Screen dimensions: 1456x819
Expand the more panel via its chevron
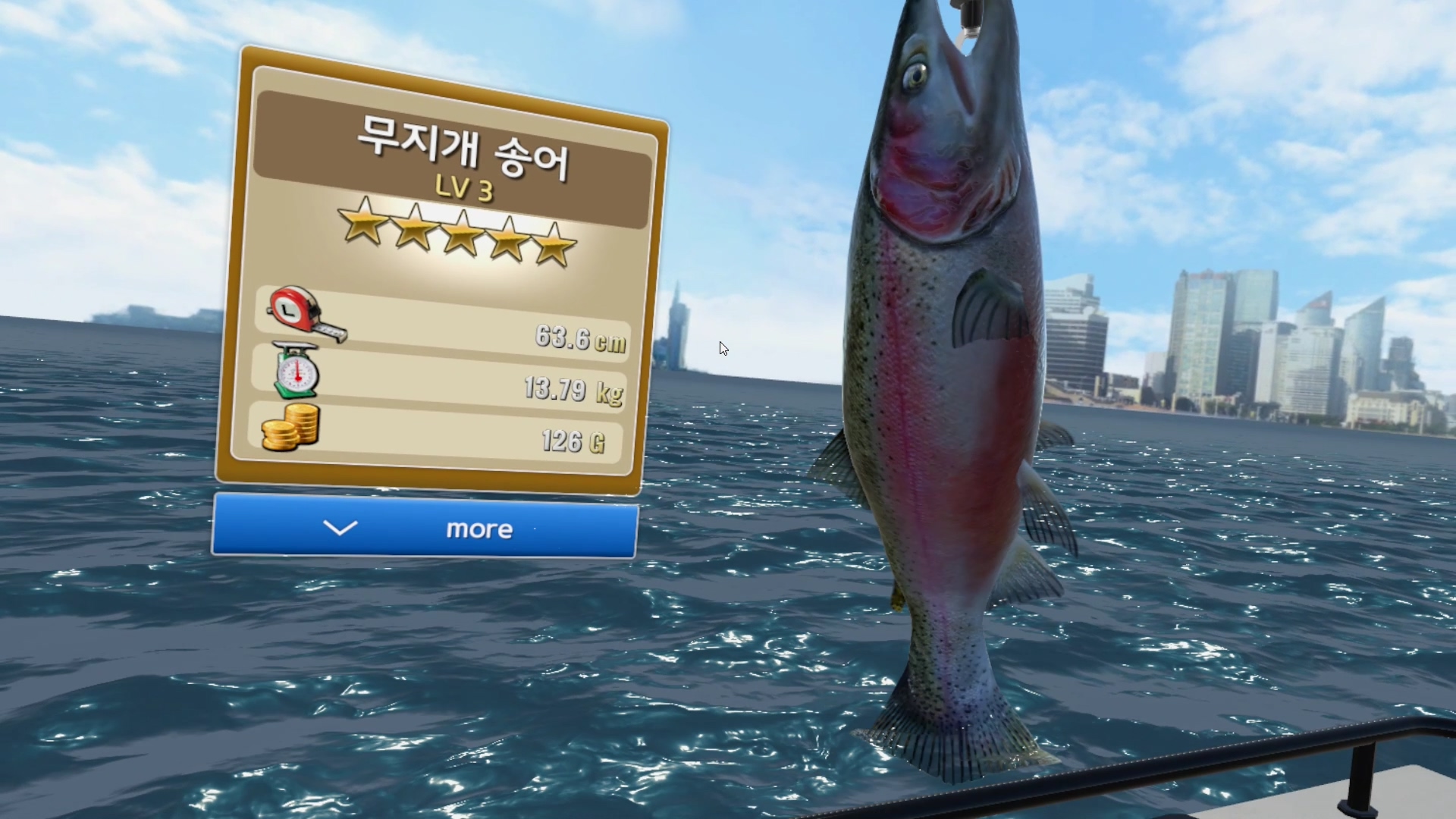(341, 529)
